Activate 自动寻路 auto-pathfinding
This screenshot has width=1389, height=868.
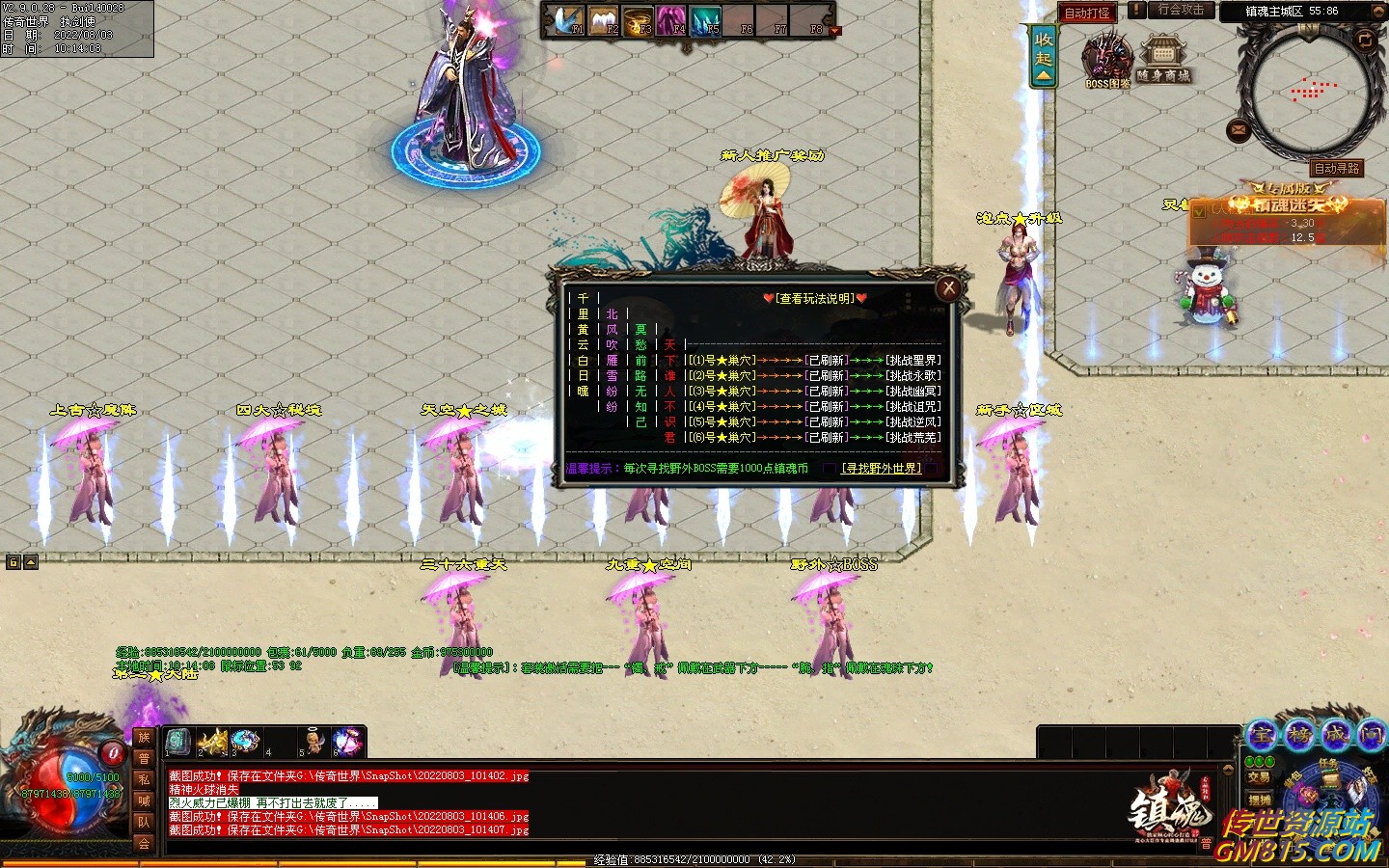coord(1336,169)
